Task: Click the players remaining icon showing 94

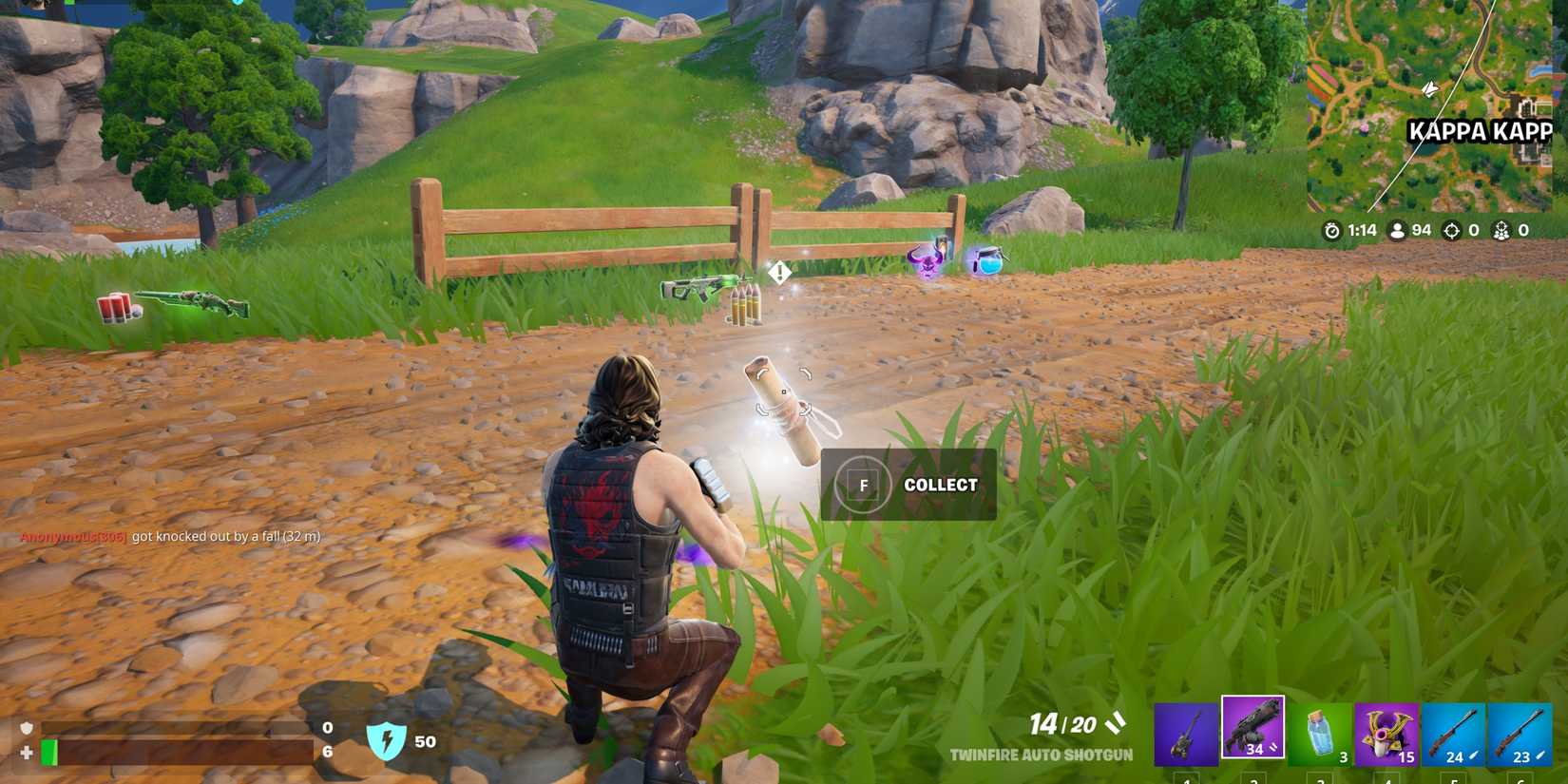Action: (1396, 230)
